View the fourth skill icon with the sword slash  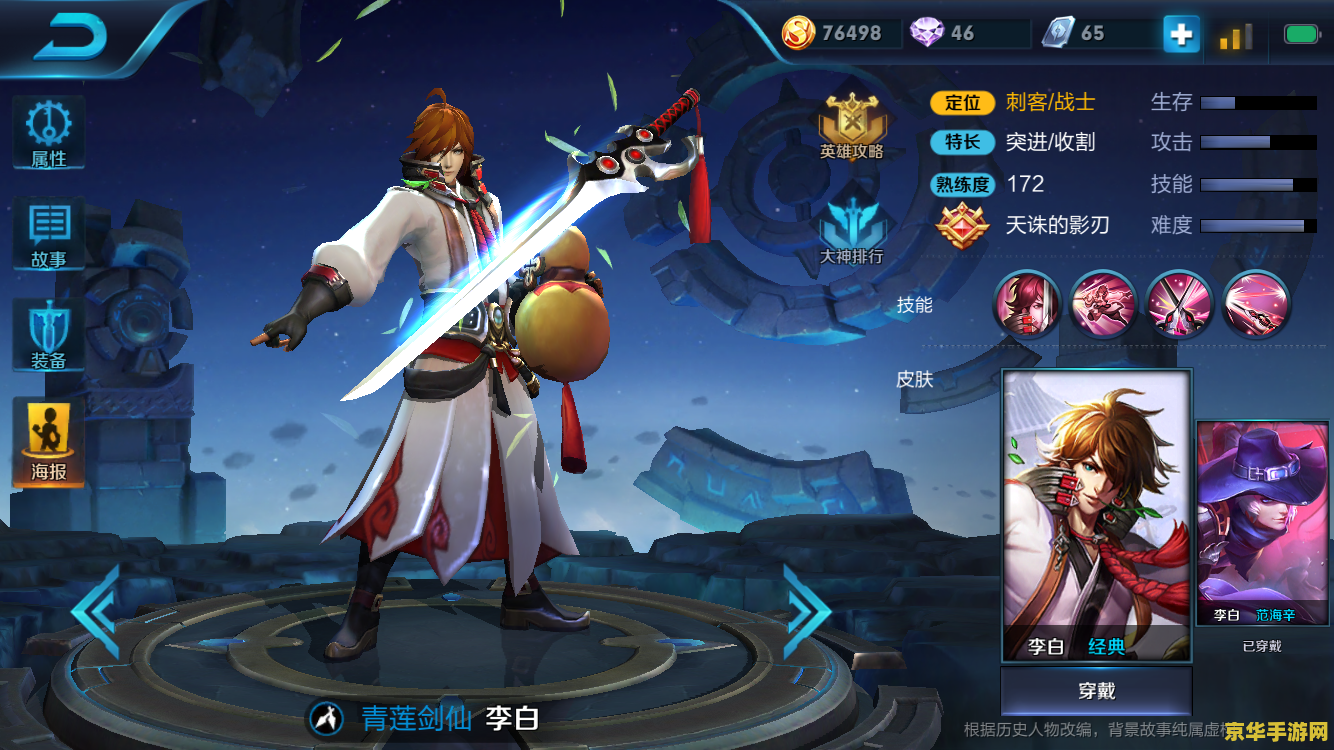1256,304
